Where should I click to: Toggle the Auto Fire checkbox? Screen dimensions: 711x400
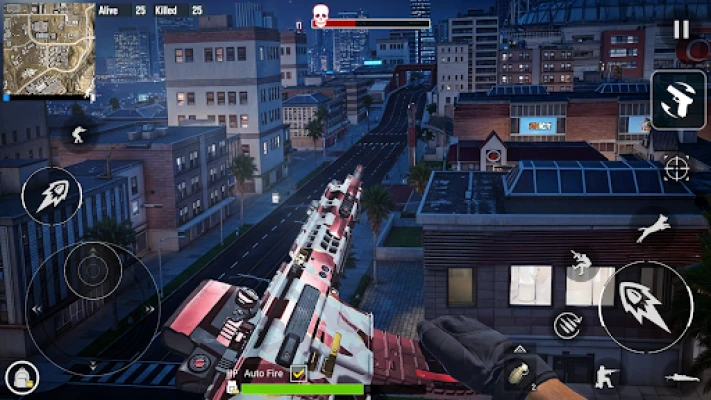[298, 373]
